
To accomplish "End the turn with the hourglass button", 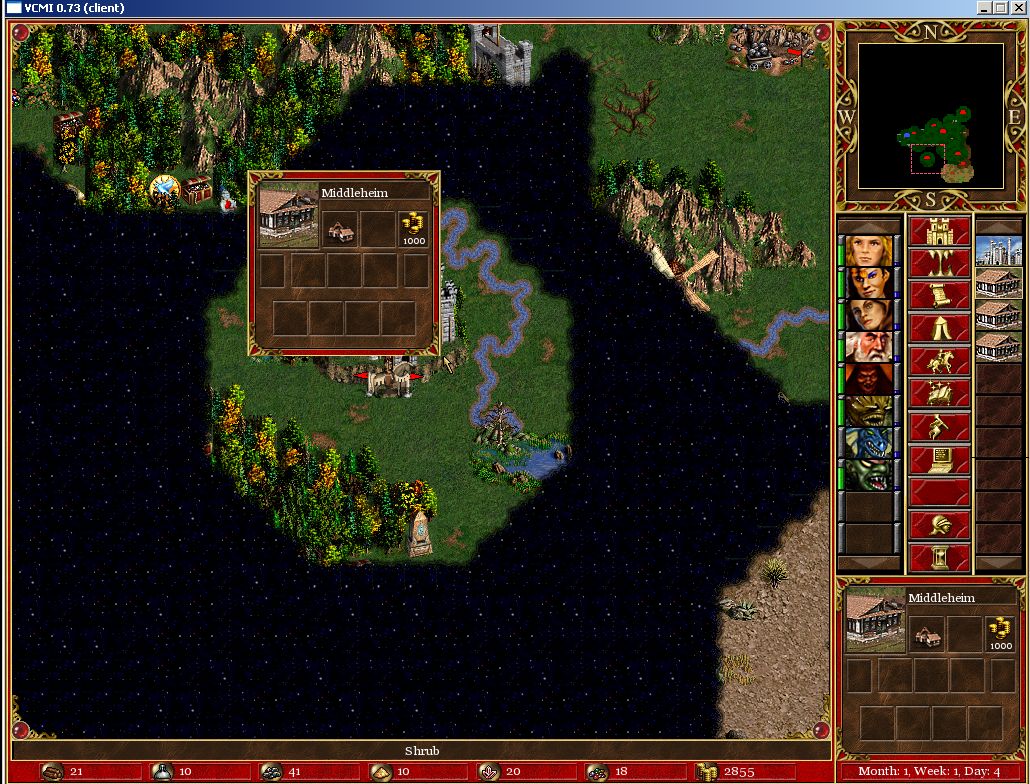I will pos(939,557).
